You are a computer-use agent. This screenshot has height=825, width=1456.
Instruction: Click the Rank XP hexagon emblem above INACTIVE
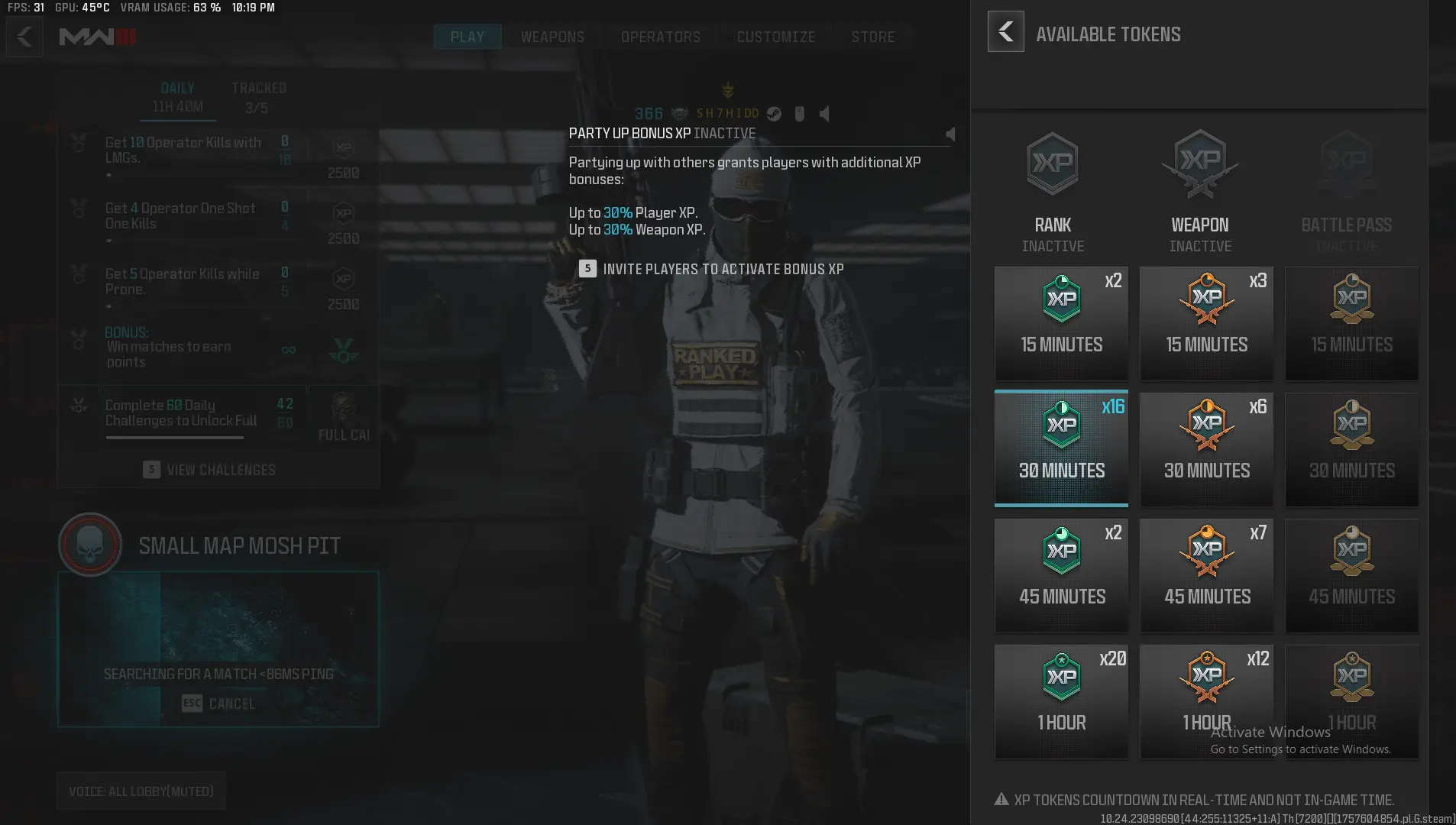click(x=1051, y=163)
